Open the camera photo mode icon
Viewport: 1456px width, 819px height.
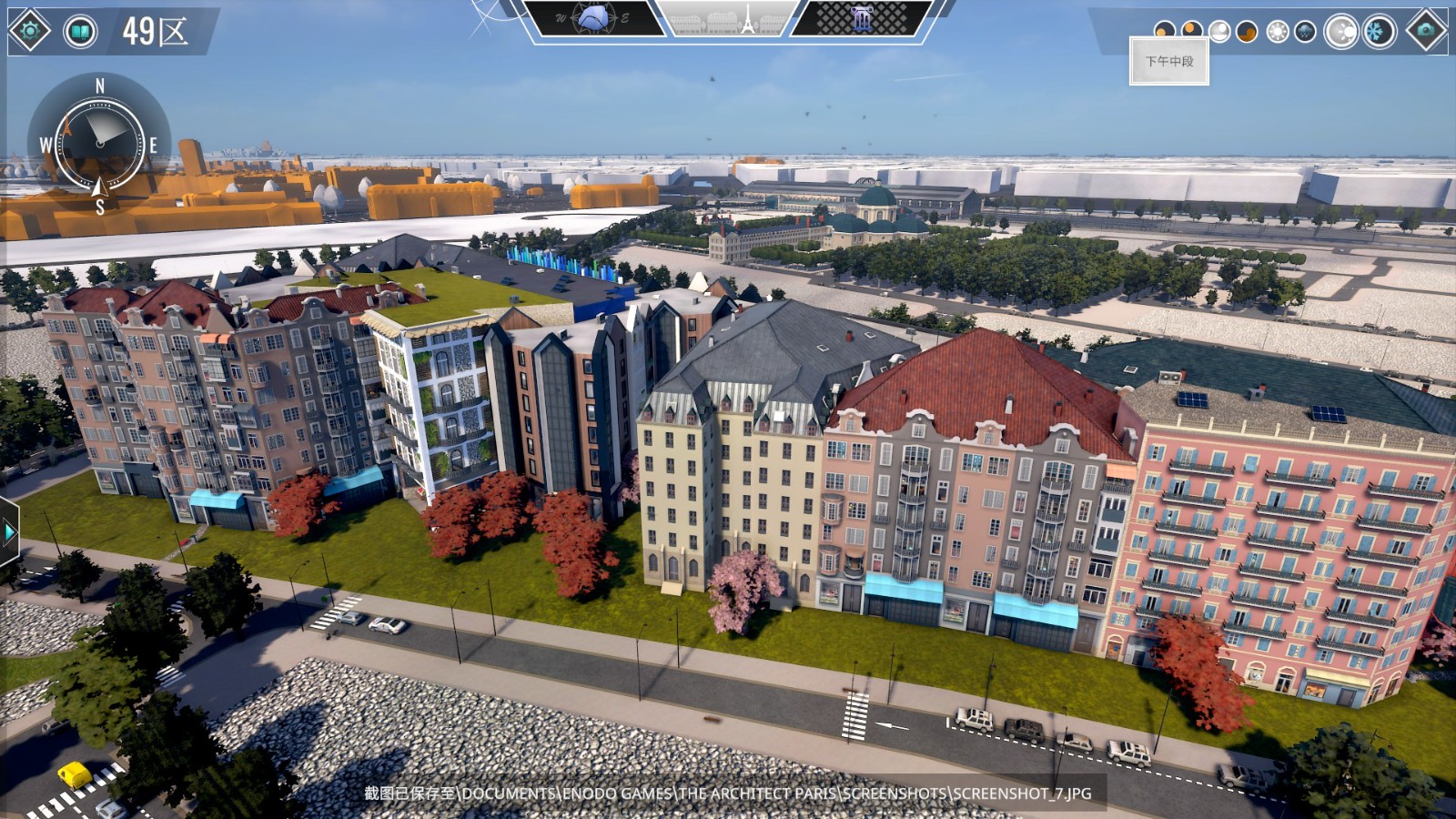click(1425, 31)
